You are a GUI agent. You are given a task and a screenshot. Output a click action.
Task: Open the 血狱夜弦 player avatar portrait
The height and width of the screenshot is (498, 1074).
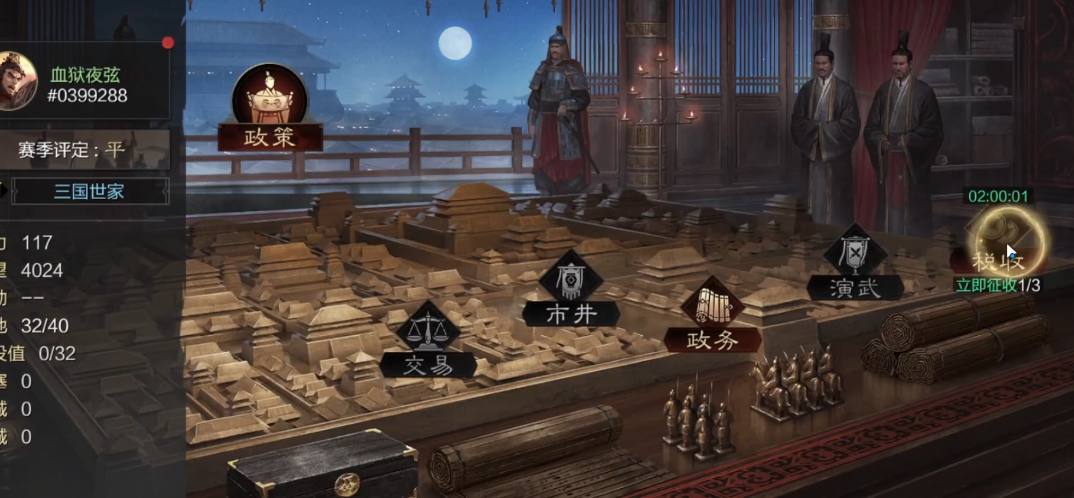(x=17, y=82)
